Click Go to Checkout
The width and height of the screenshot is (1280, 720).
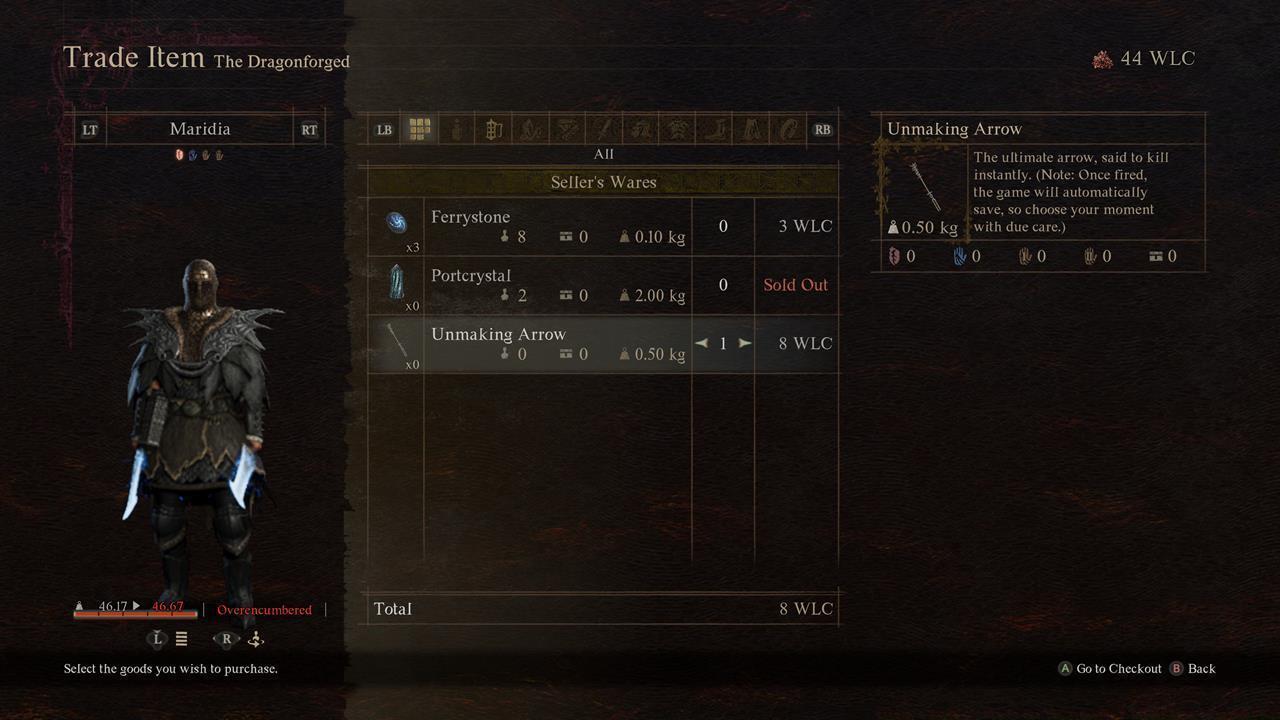[1110, 668]
